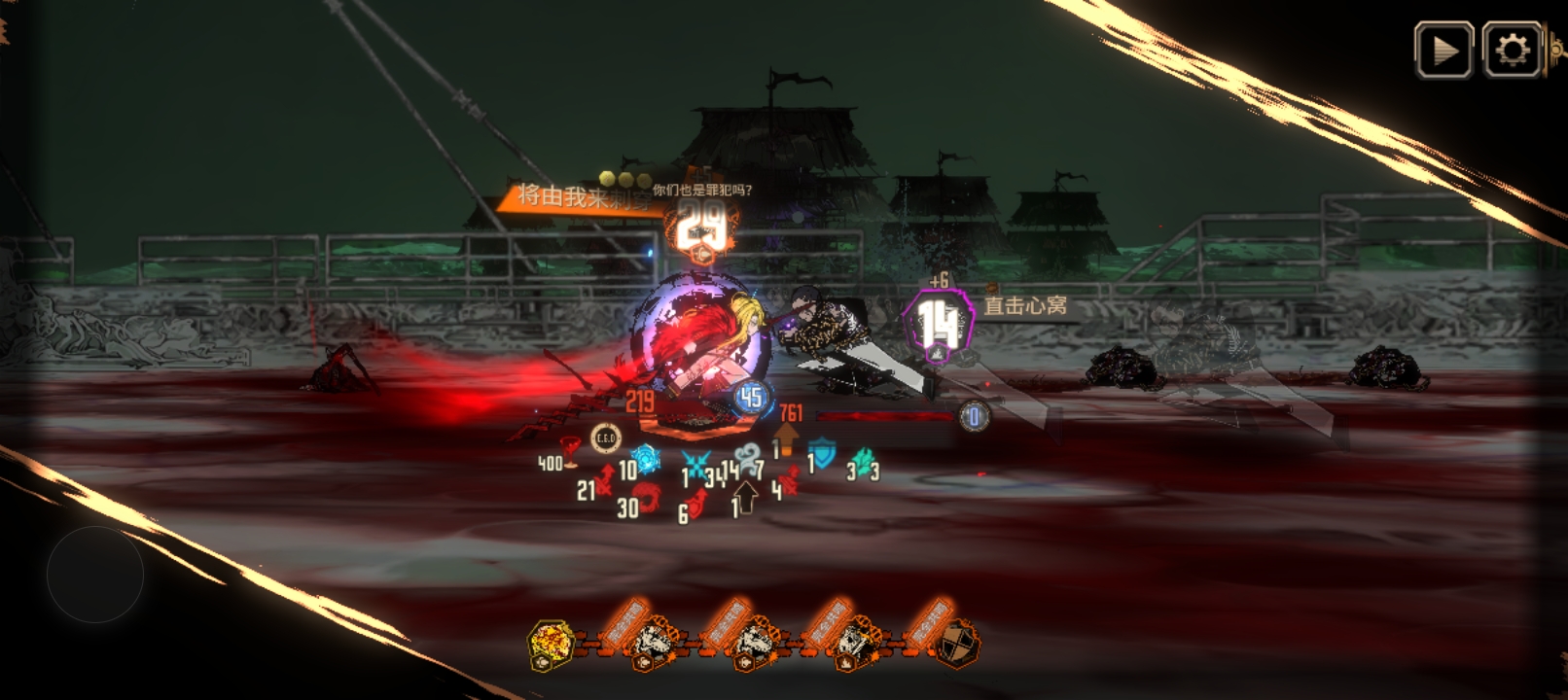
Task: Select the brown shield guard skill icon
Action: click(x=958, y=644)
